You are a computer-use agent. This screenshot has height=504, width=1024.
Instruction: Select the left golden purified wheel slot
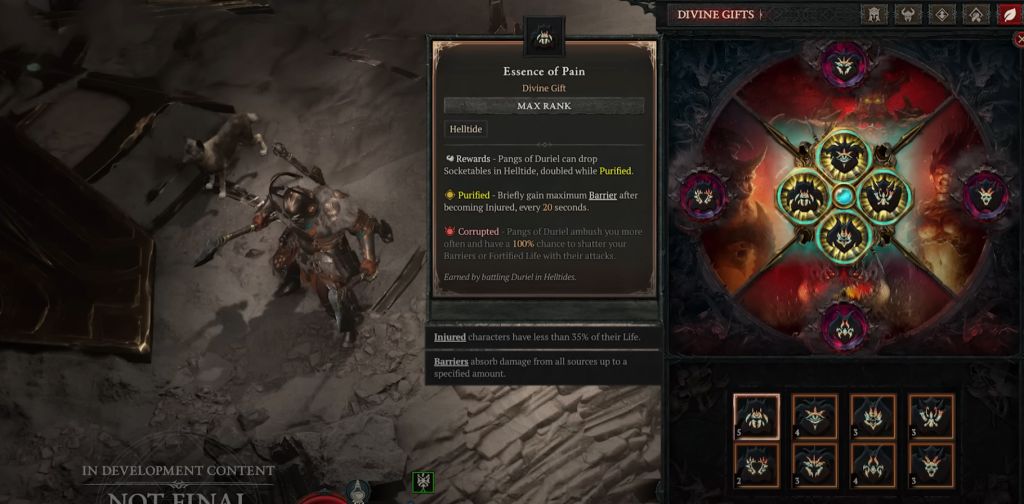coord(804,196)
